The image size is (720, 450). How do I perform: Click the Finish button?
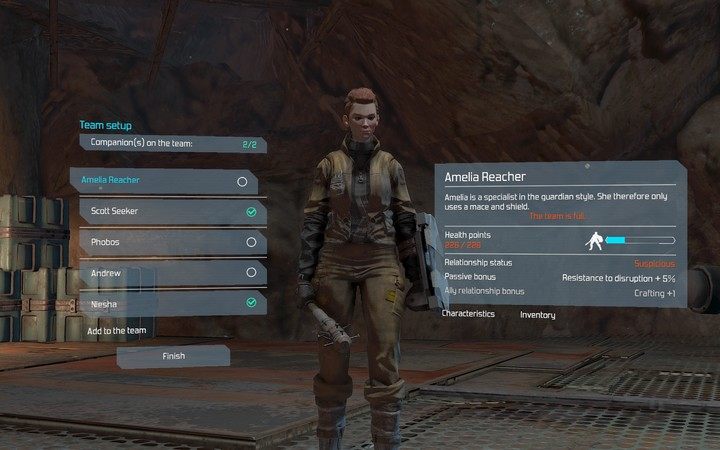click(x=173, y=355)
